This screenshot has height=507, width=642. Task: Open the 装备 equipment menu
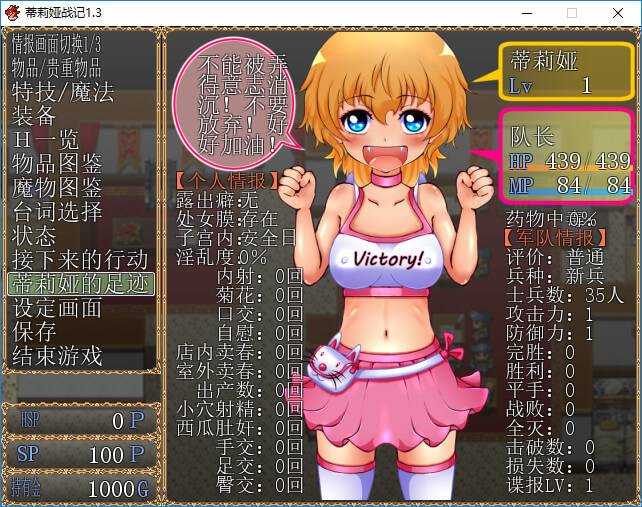pyautogui.click(x=34, y=116)
